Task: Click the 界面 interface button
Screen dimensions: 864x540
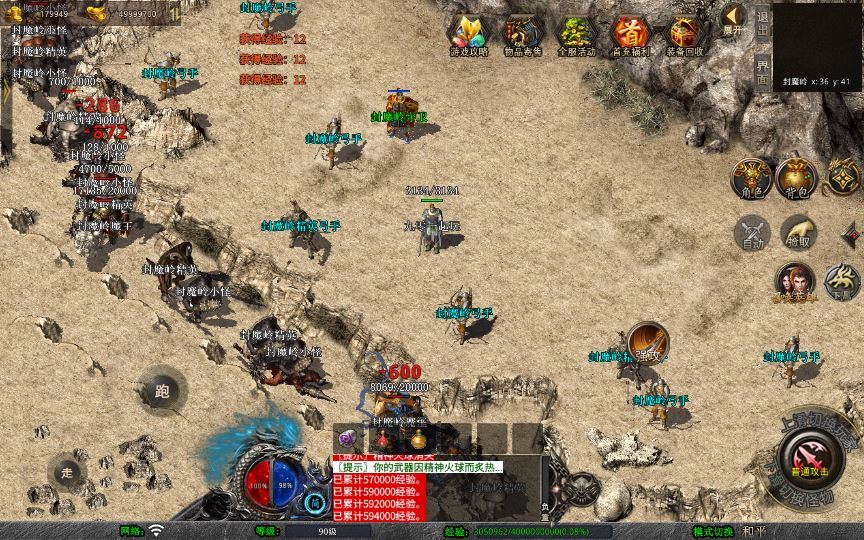Action: click(762, 73)
